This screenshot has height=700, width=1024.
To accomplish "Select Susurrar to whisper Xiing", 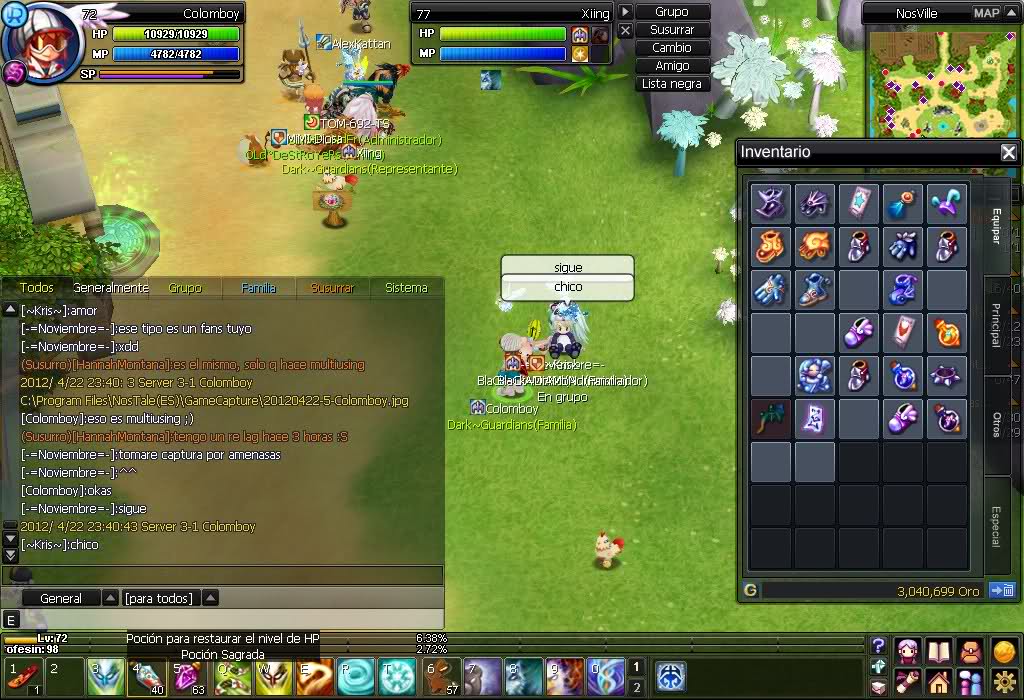I will pyautogui.click(x=672, y=30).
